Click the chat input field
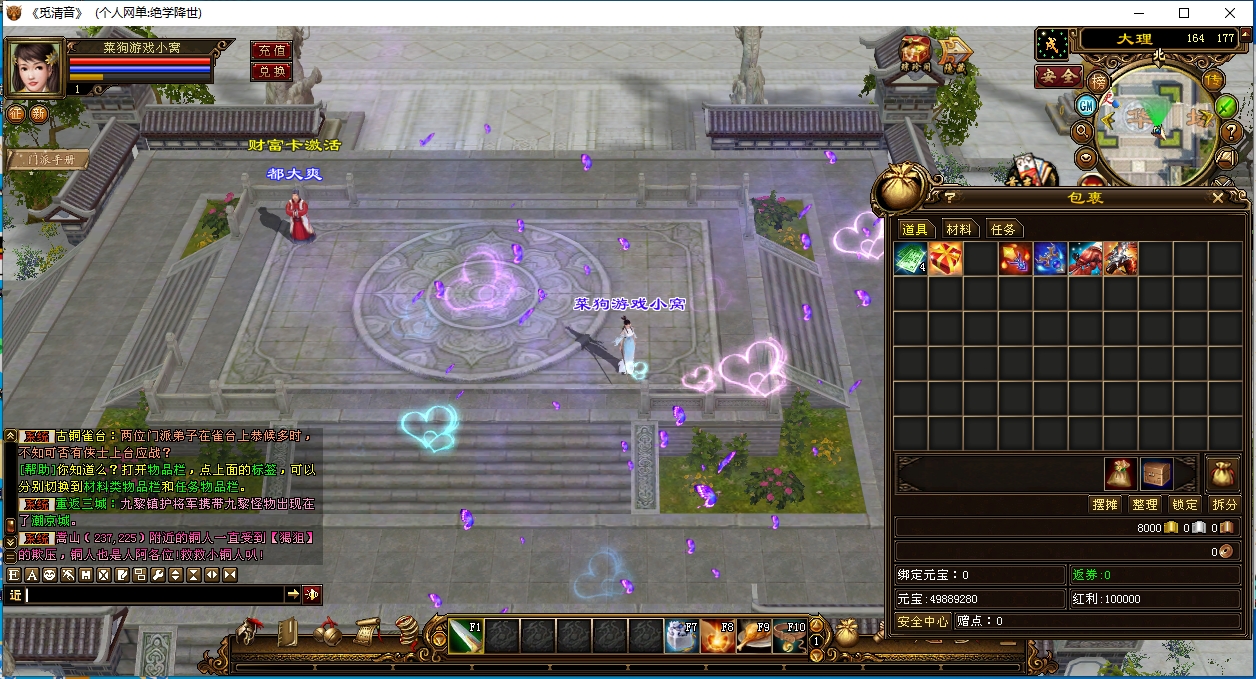 coord(155,595)
